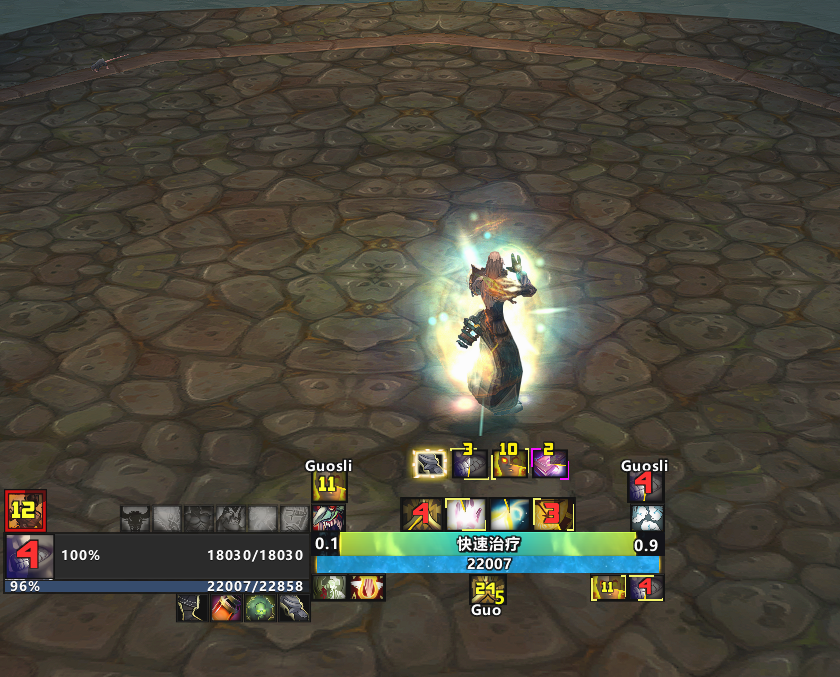Select the player unit frame portrait
Image resolution: width=840 pixels, height=677 pixels.
pos(29,555)
